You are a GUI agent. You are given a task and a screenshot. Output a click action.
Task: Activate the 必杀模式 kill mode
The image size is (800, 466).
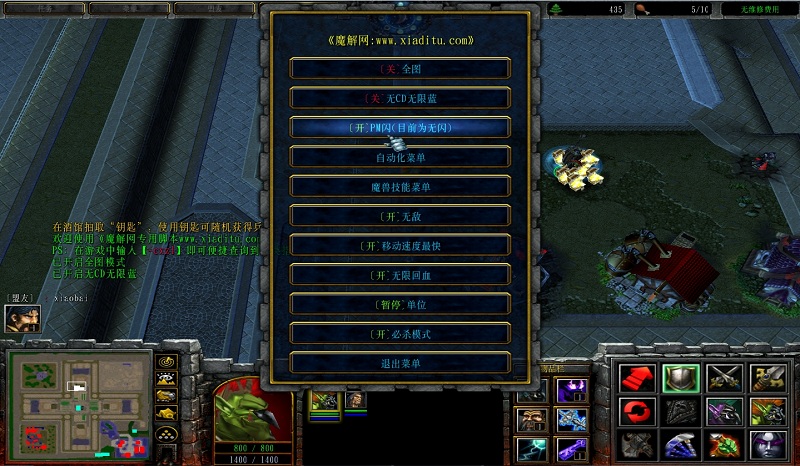pos(400,334)
